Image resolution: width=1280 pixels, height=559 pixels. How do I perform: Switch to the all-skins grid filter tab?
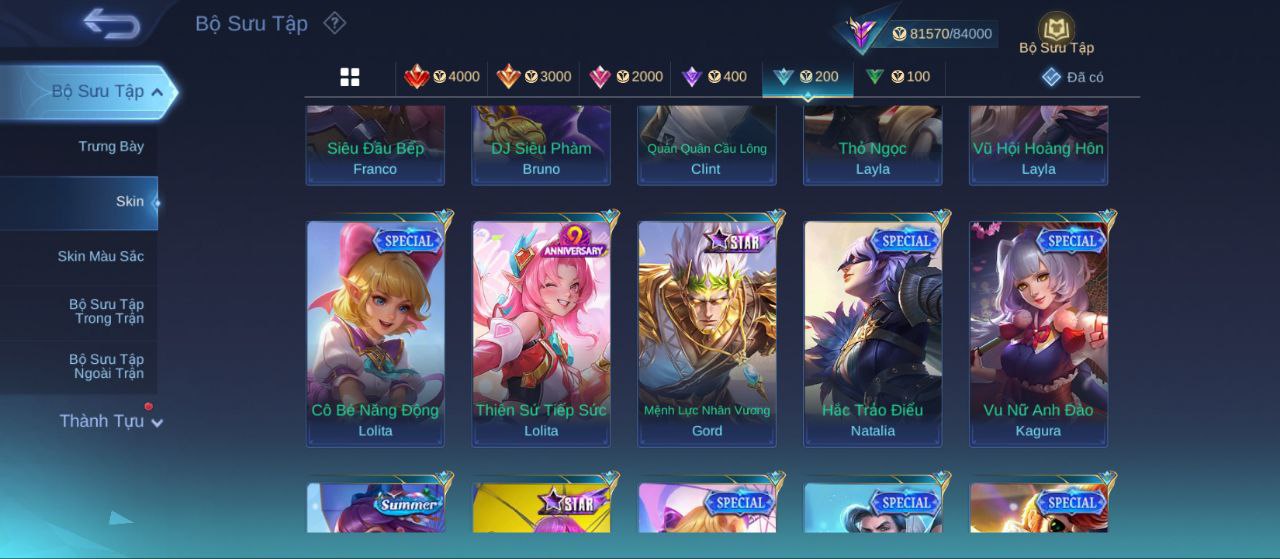350,77
